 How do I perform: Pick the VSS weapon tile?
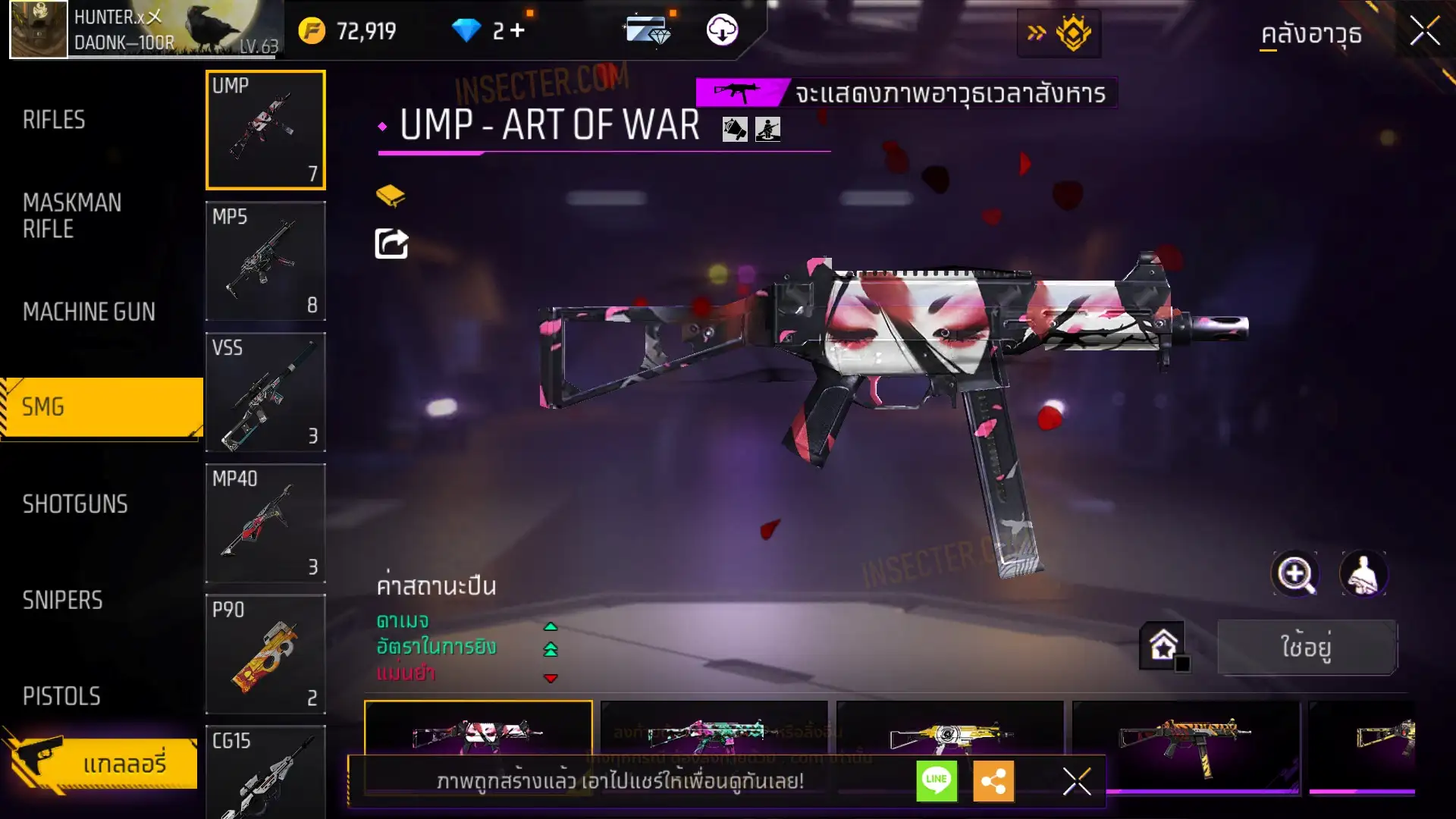tap(265, 392)
